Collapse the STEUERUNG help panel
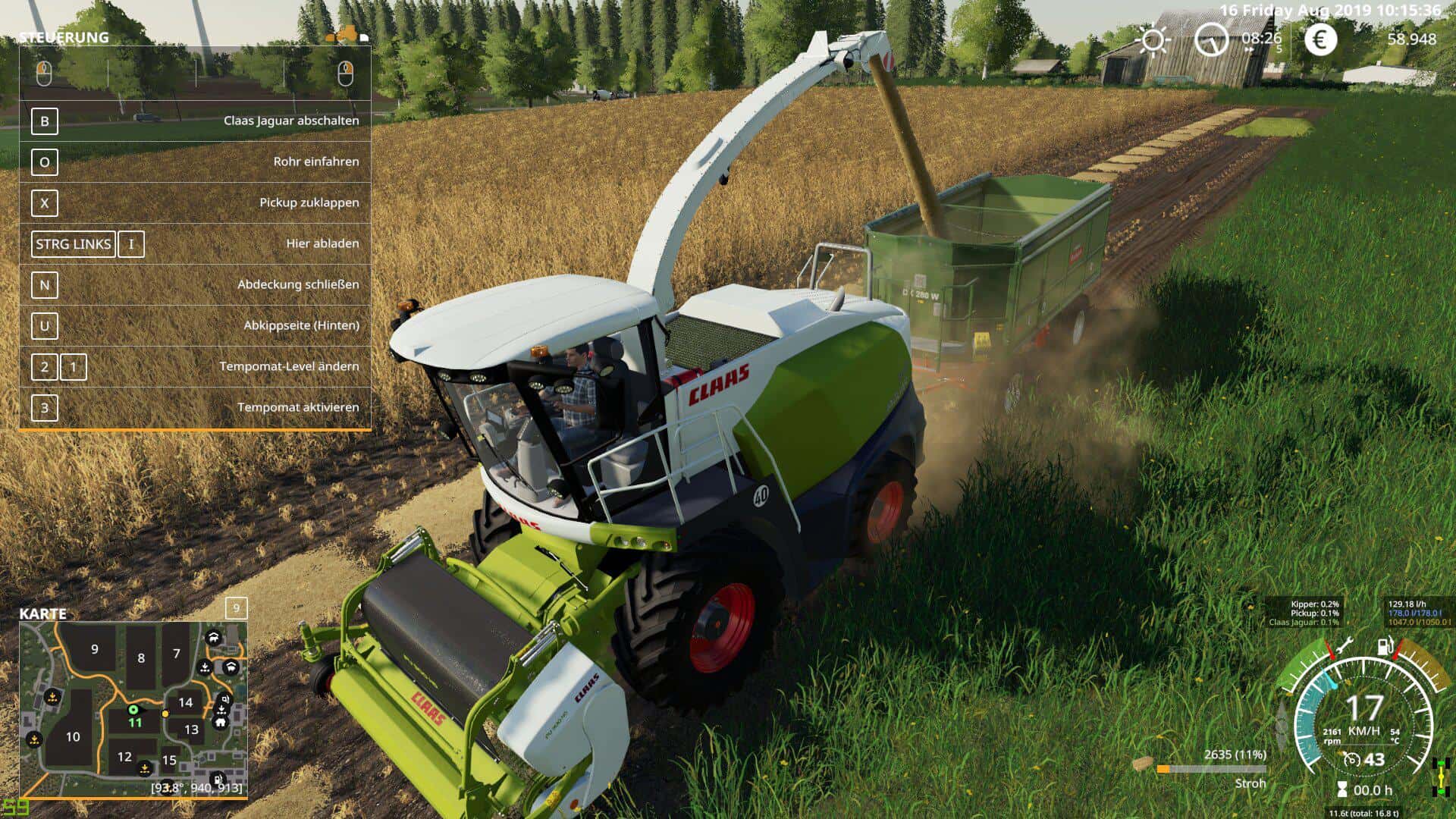 [x=64, y=36]
